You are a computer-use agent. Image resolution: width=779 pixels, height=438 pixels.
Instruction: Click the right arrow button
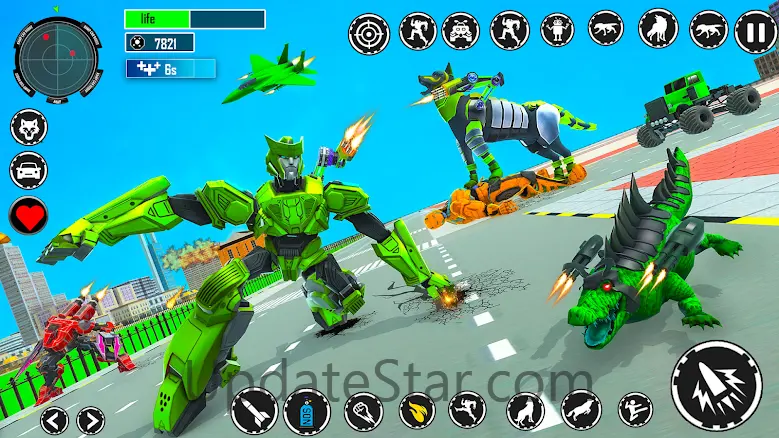(91, 419)
